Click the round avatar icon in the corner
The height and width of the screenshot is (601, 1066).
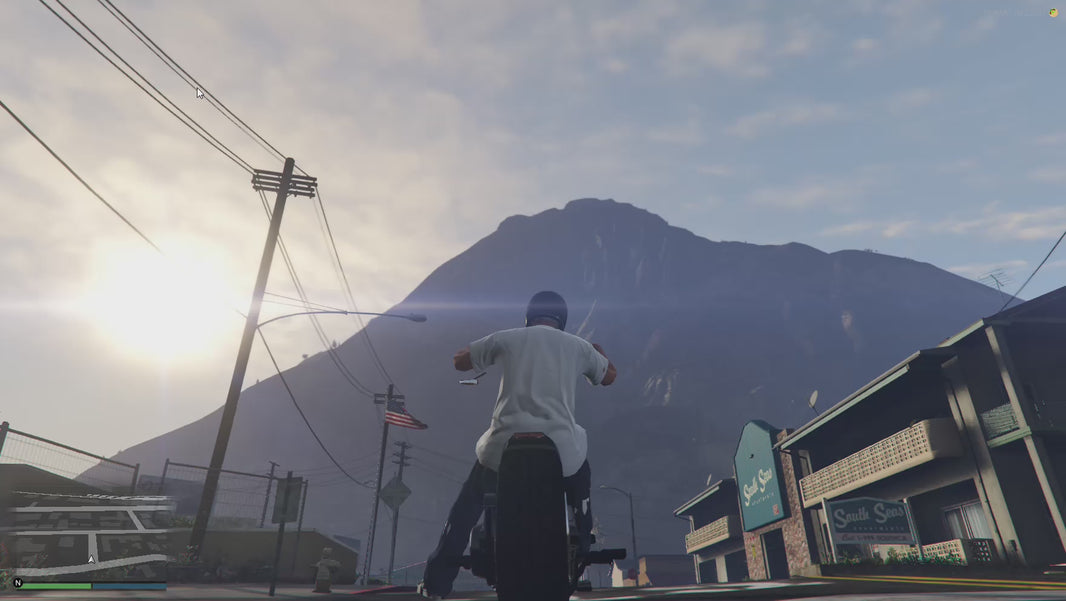[x=1053, y=12]
